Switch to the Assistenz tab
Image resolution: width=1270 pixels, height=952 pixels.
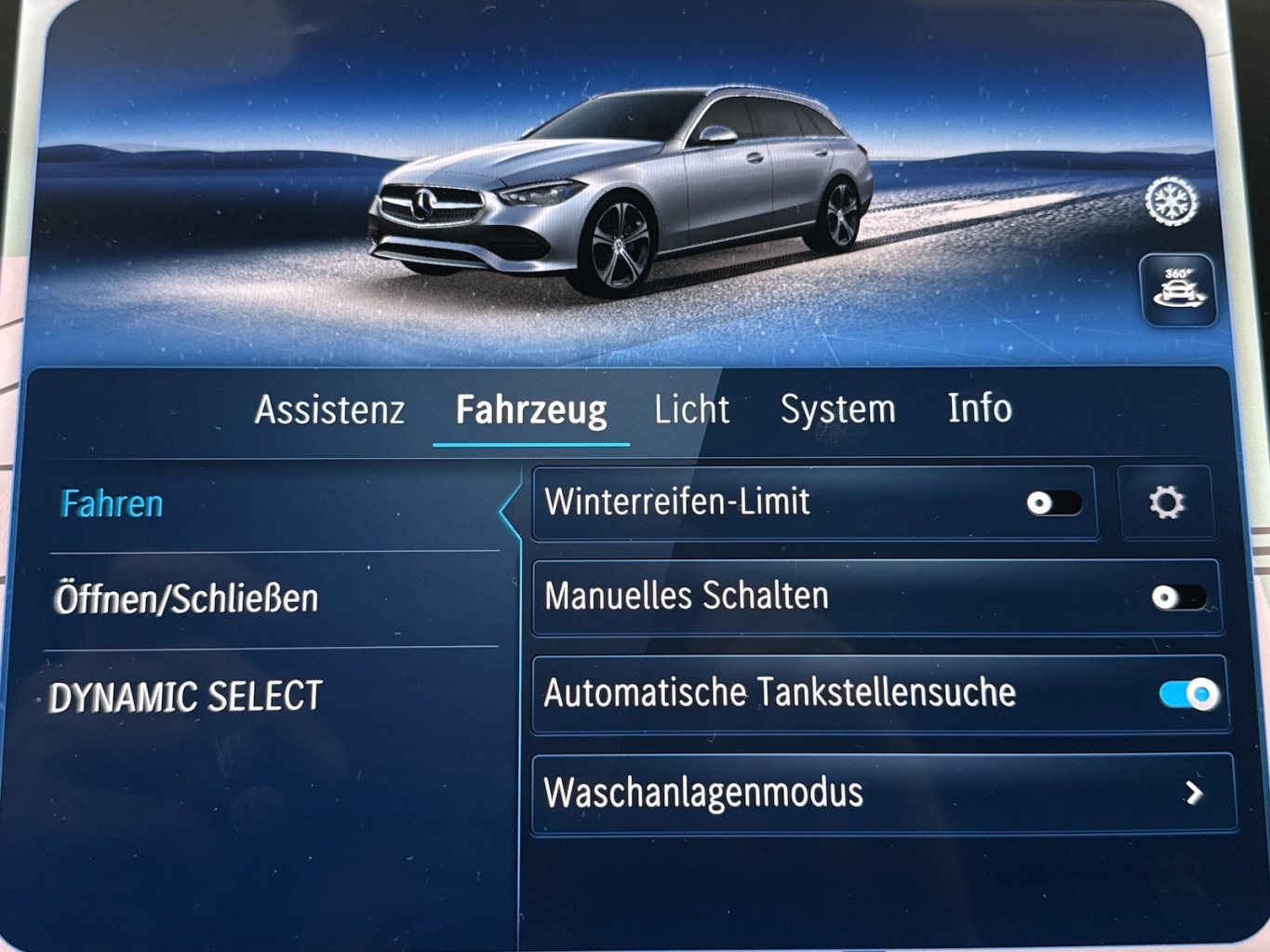point(329,409)
